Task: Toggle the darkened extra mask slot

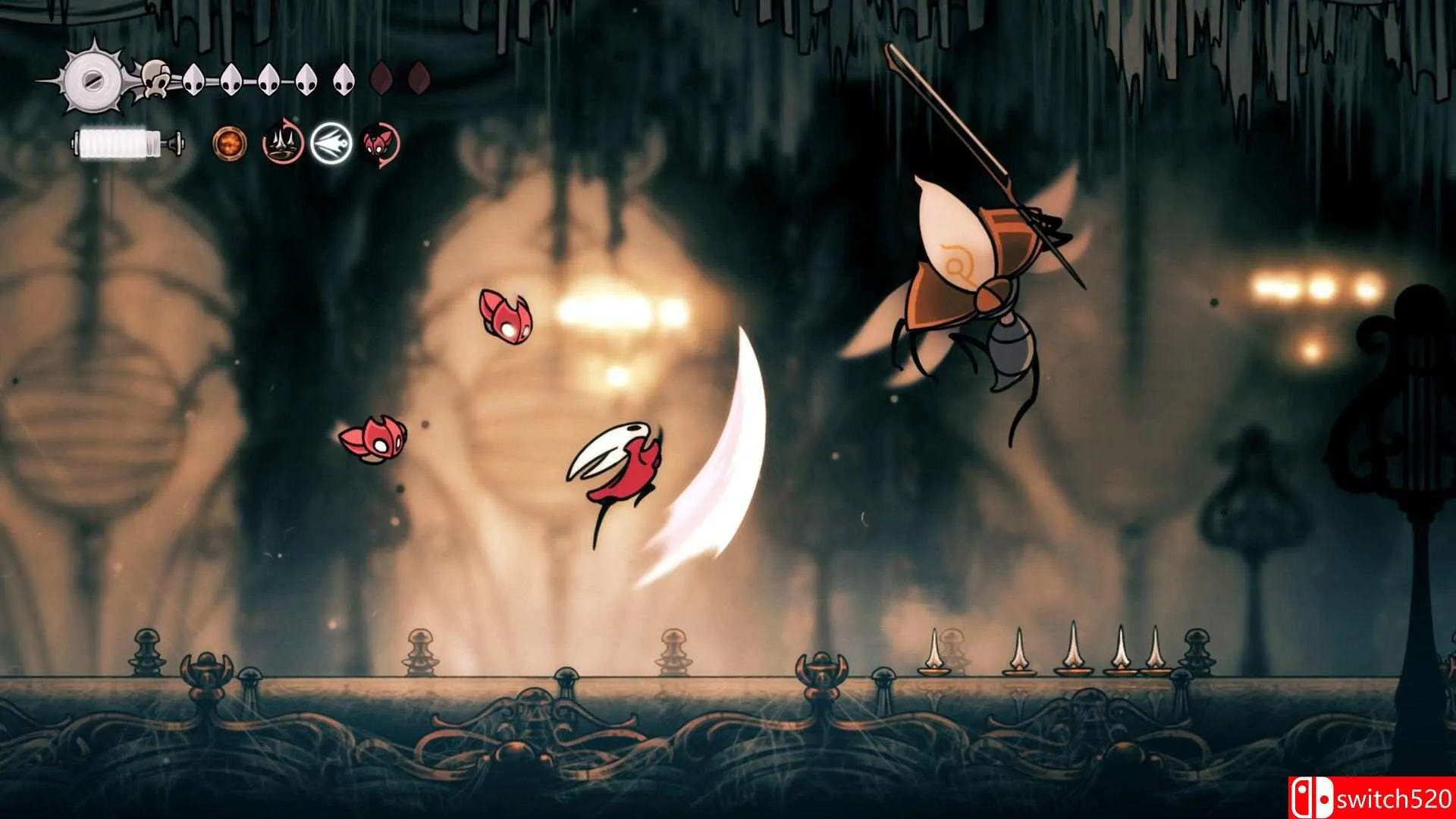Action: point(381,78)
